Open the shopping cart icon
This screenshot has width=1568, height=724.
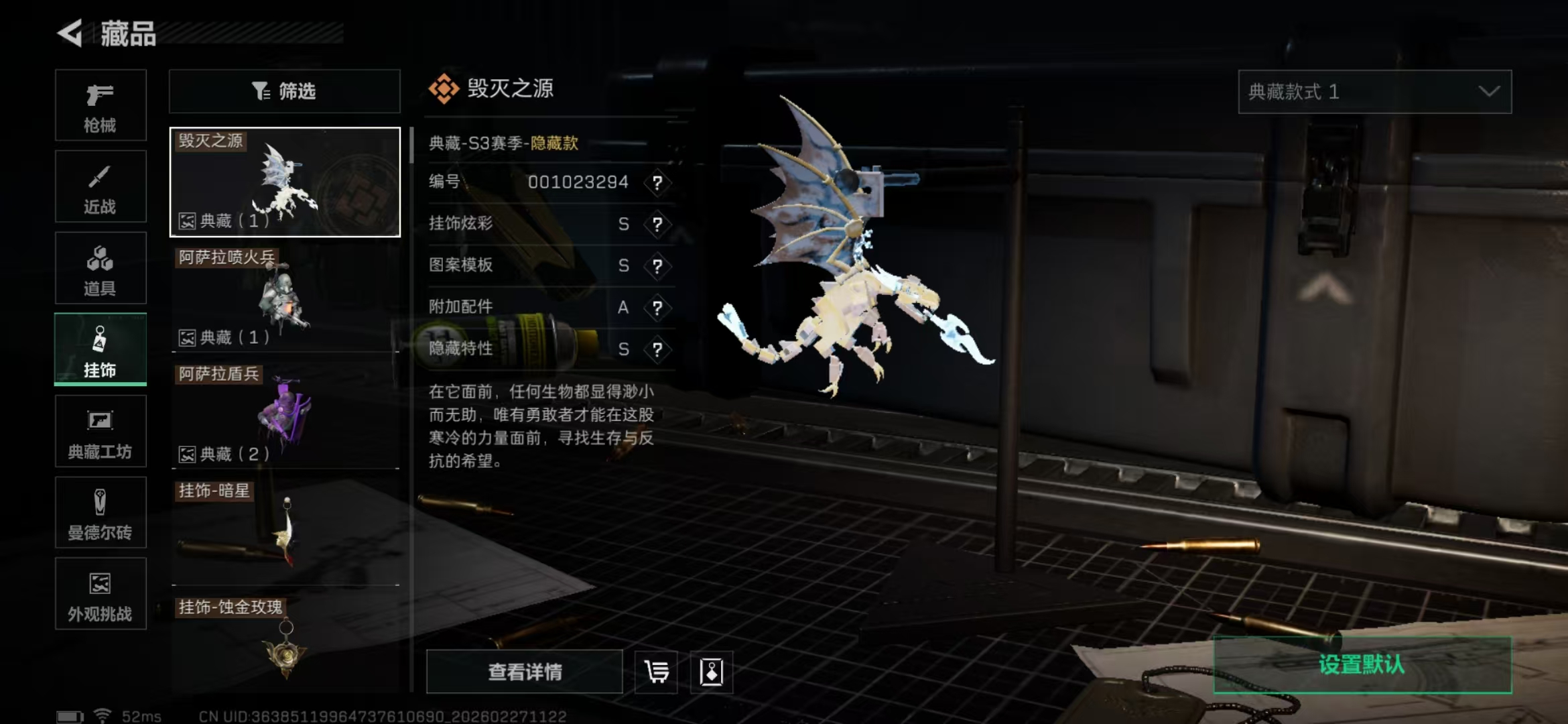(655, 671)
